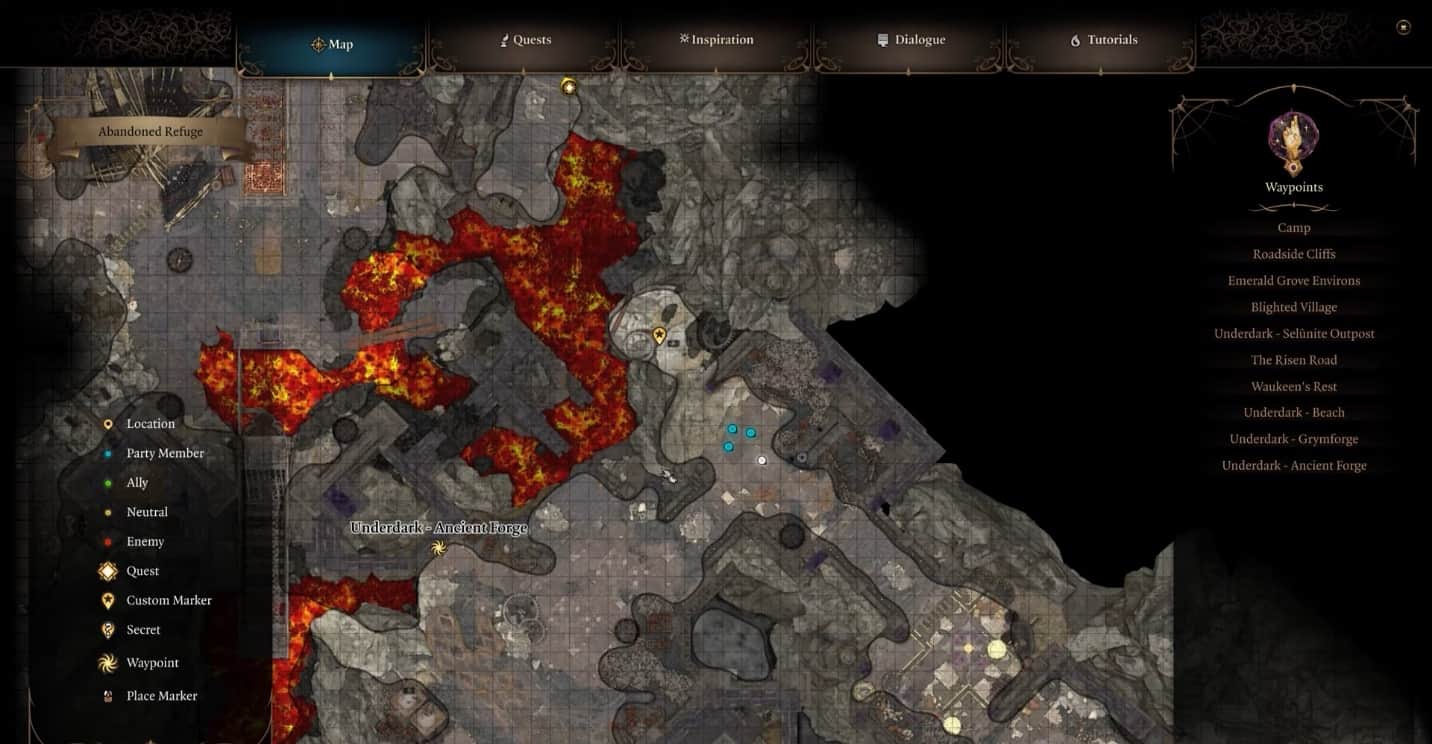This screenshot has height=744, width=1432.
Task: Click the Waypoints hand emblem
Action: [1293, 142]
